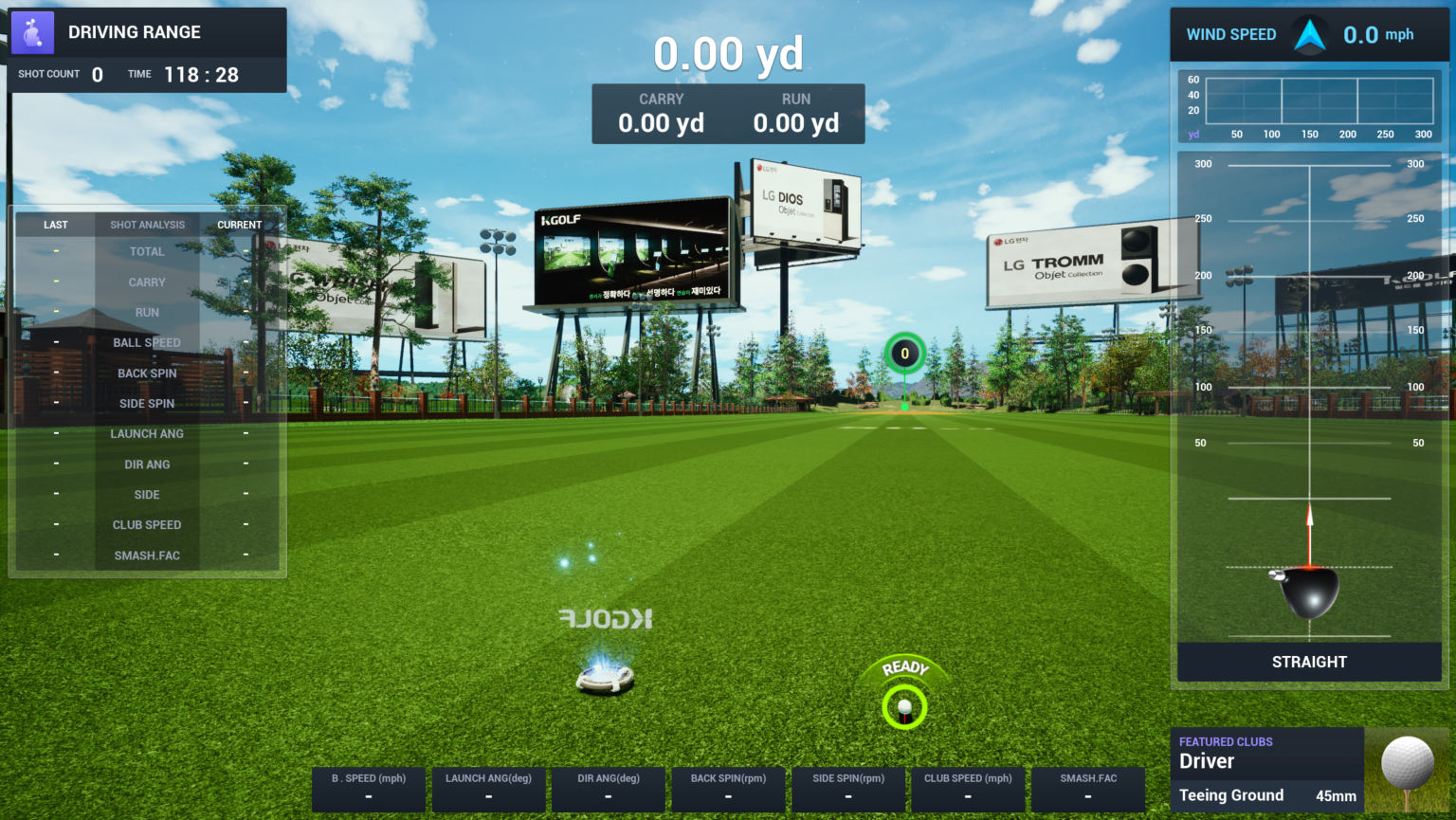Switch to the LAST shot column
Screen dimensions: 1456x820
click(x=55, y=224)
